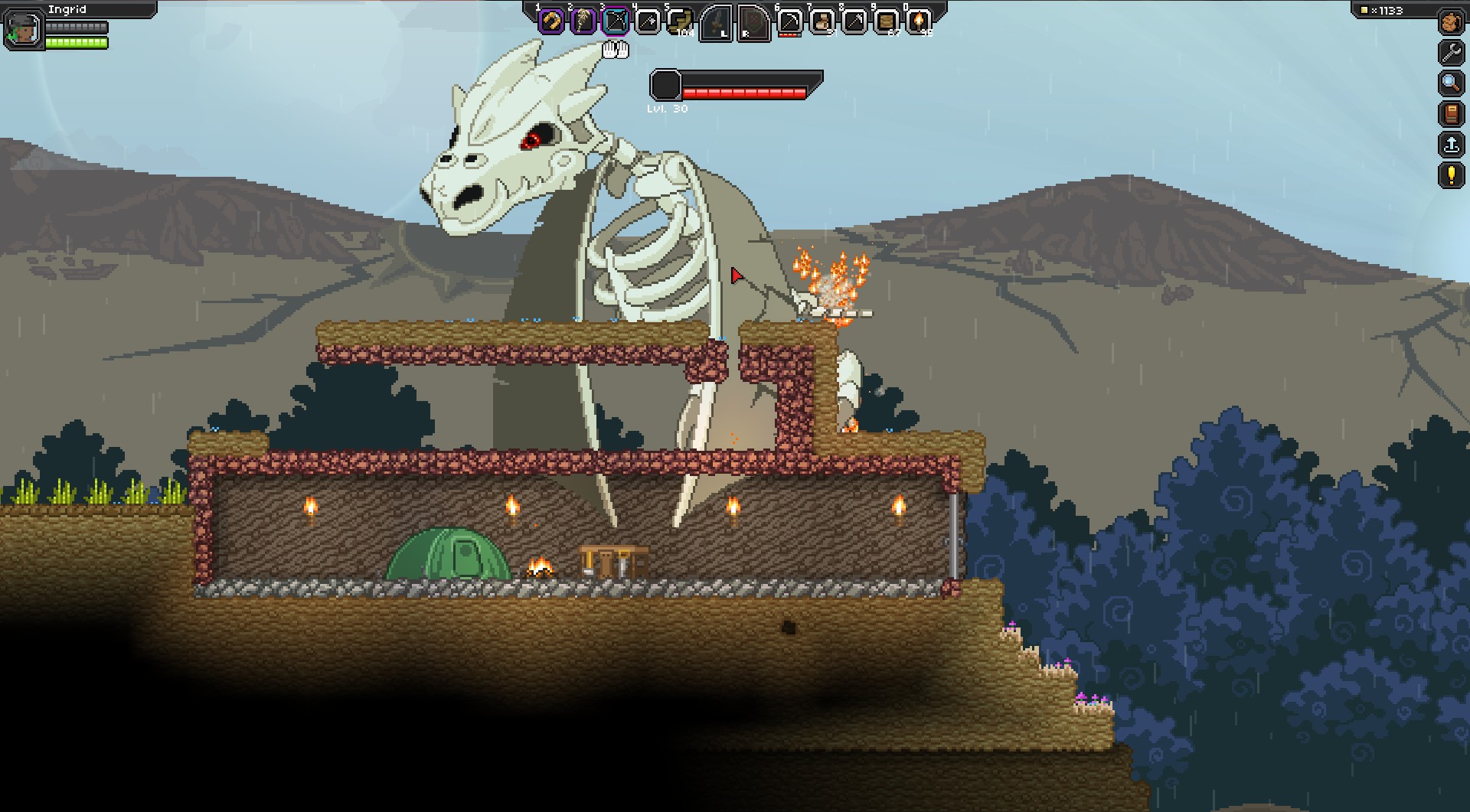This screenshot has width=1470, height=812.
Task: Select the horseshoe item in hotbar slot 1
Action: 551,21
